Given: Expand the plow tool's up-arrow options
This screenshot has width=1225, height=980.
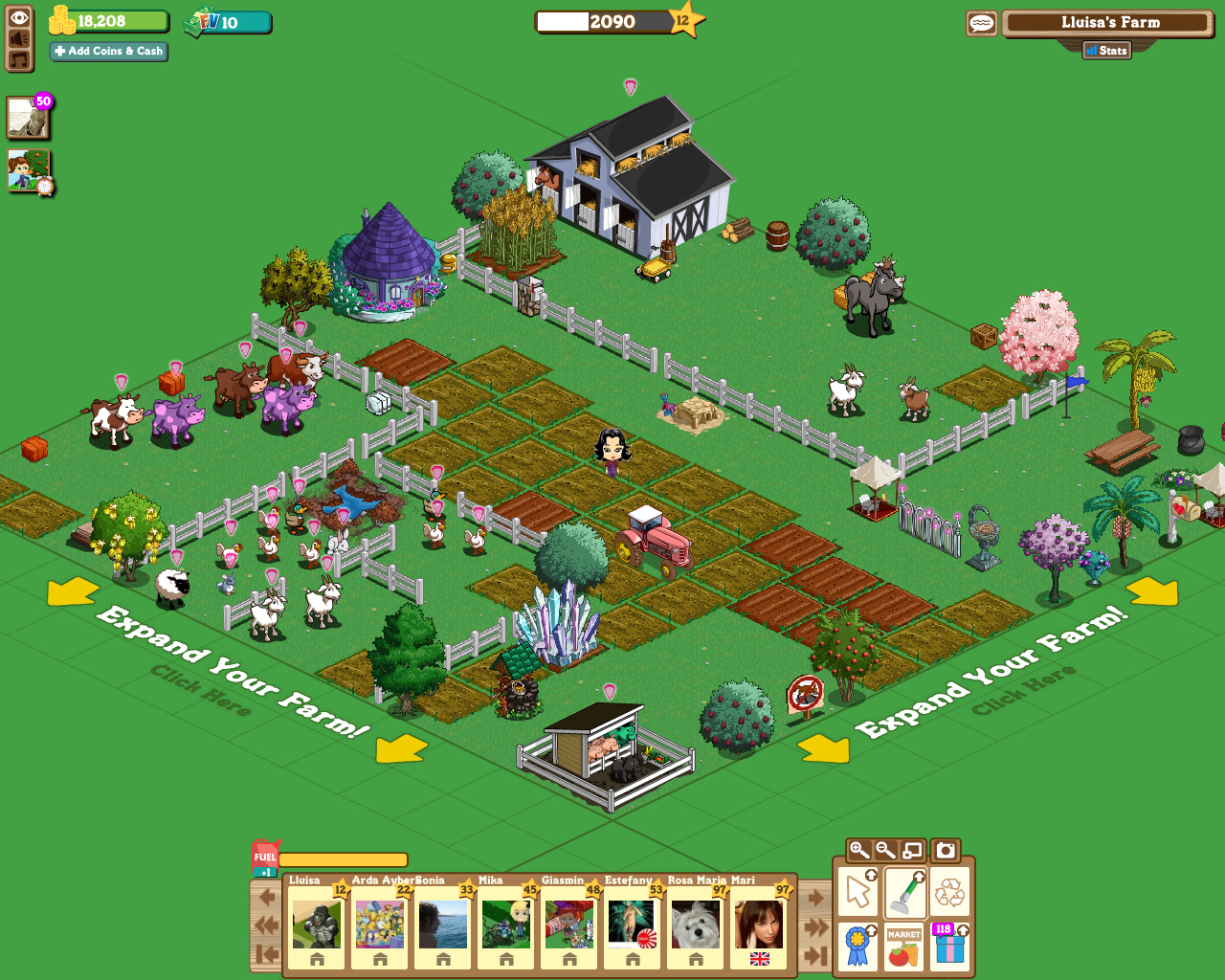Looking at the screenshot, I should pyautogui.click(x=917, y=877).
